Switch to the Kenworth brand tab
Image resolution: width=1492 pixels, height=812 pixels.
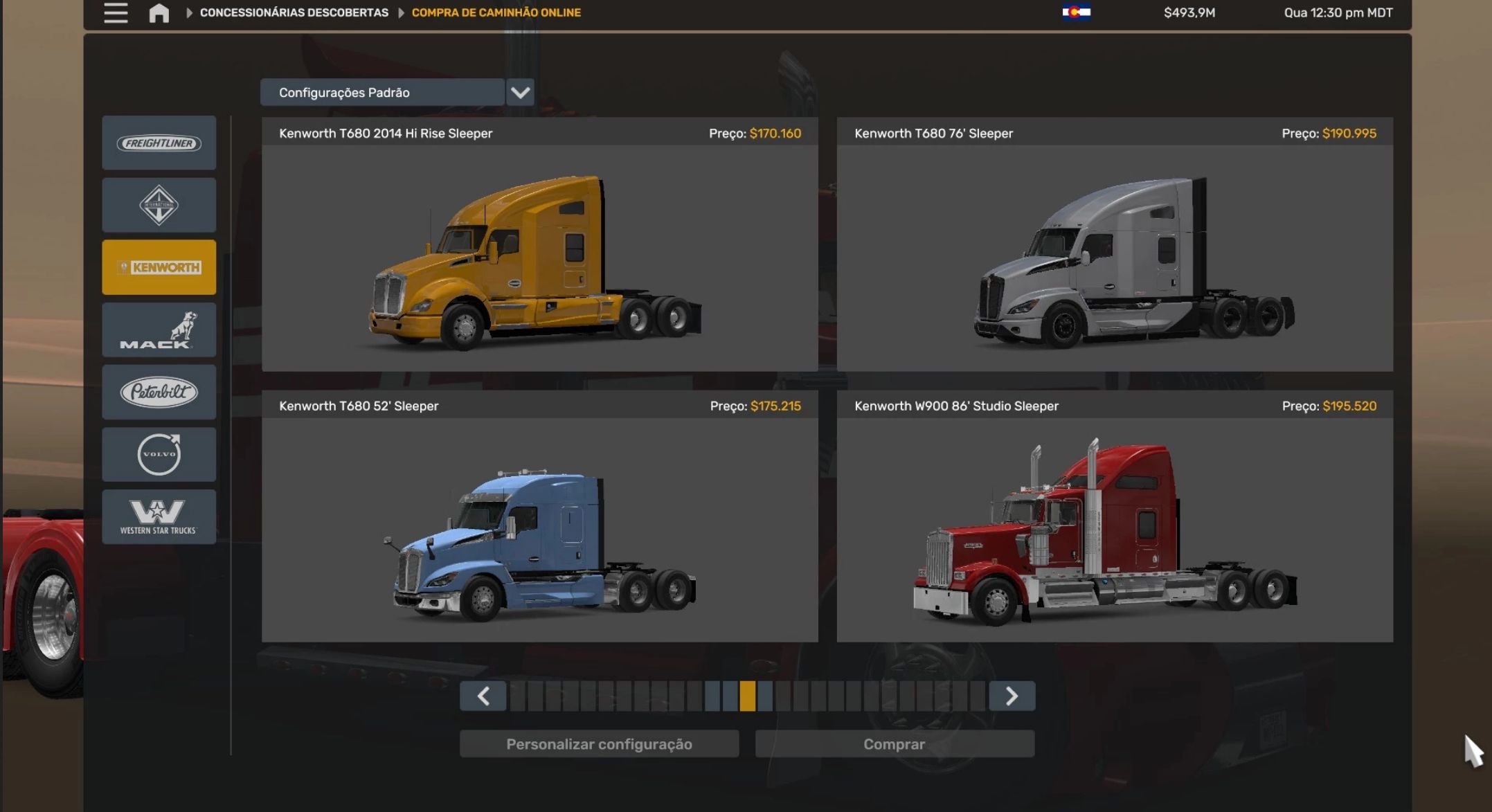[159, 267]
